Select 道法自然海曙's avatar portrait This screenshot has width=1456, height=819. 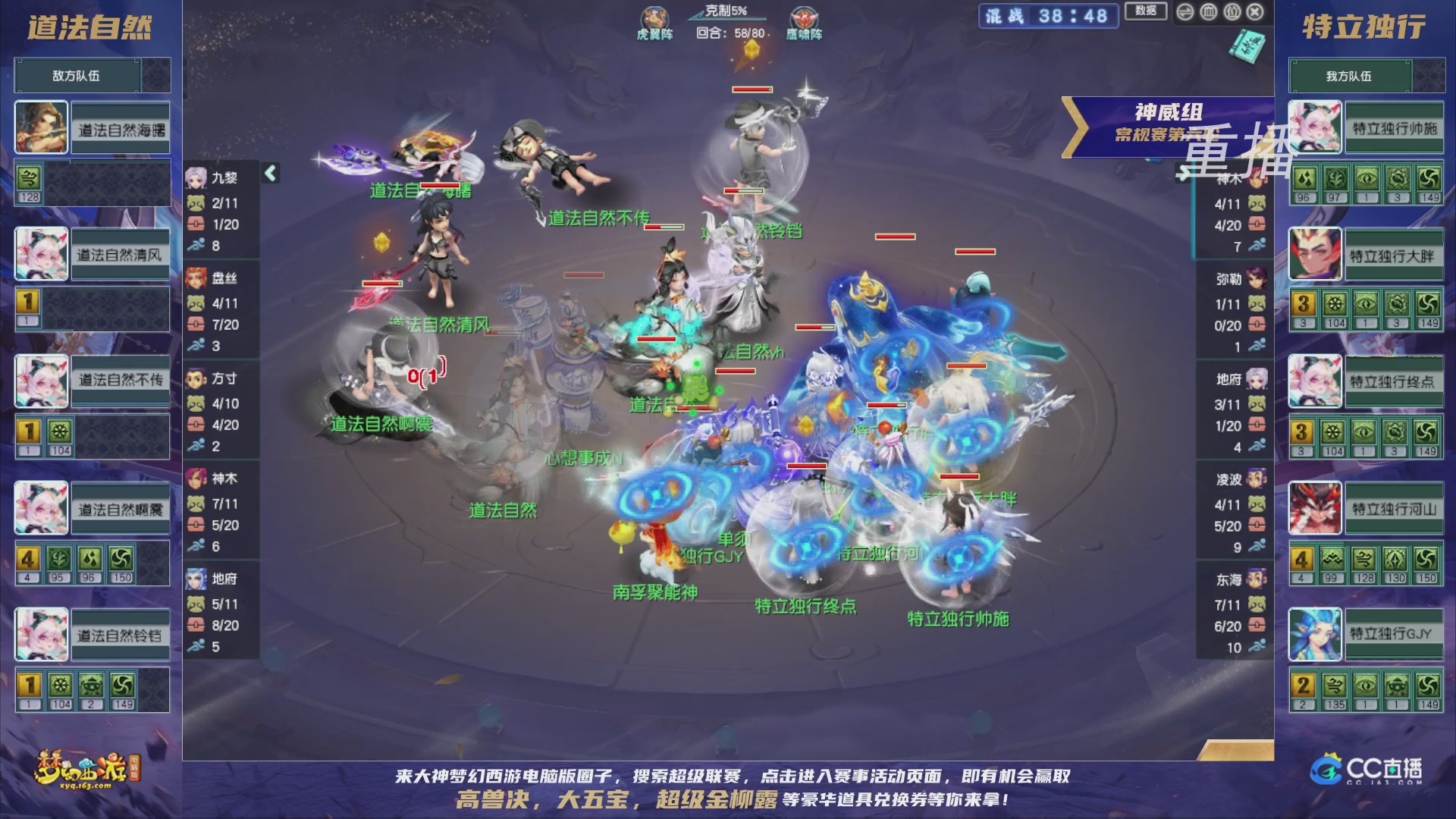click(x=40, y=127)
